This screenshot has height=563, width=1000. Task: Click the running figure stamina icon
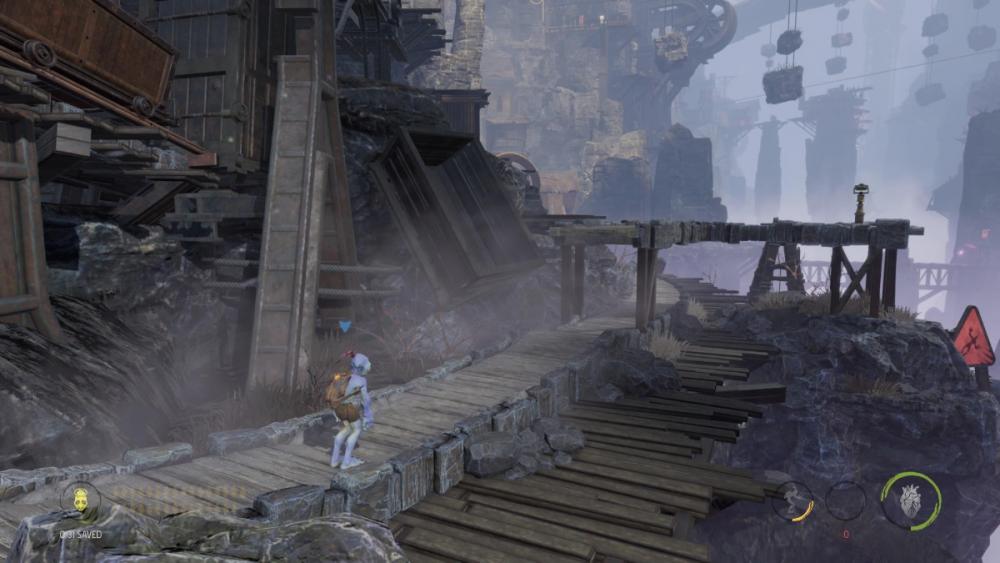[x=793, y=500]
